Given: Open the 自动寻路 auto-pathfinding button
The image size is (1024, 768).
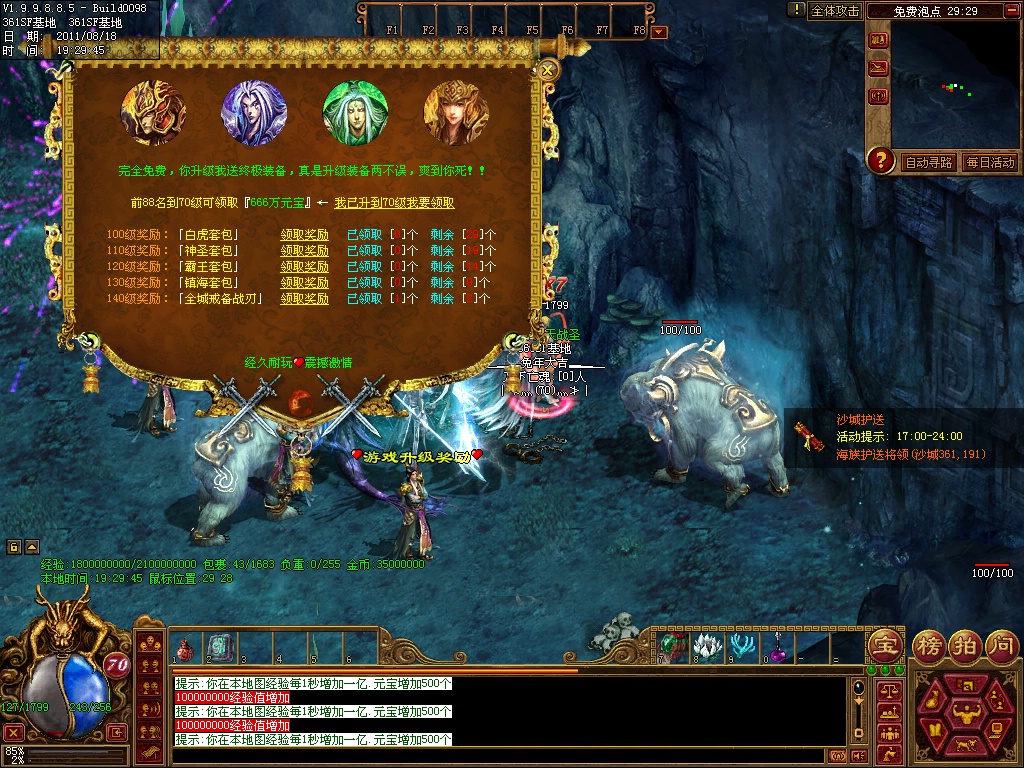Looking at the screenshot, I should coord(927,162).
